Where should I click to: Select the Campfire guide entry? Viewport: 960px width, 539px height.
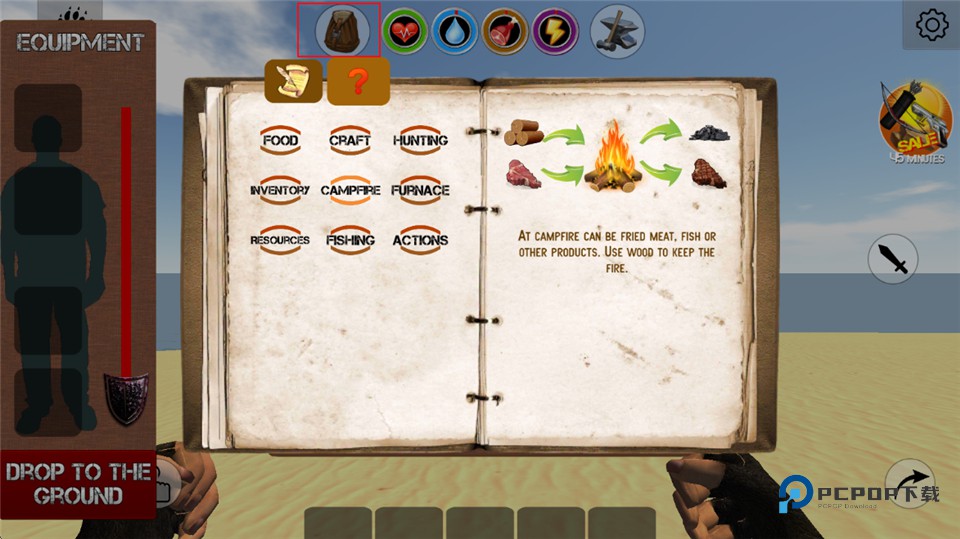pos(350,190)
